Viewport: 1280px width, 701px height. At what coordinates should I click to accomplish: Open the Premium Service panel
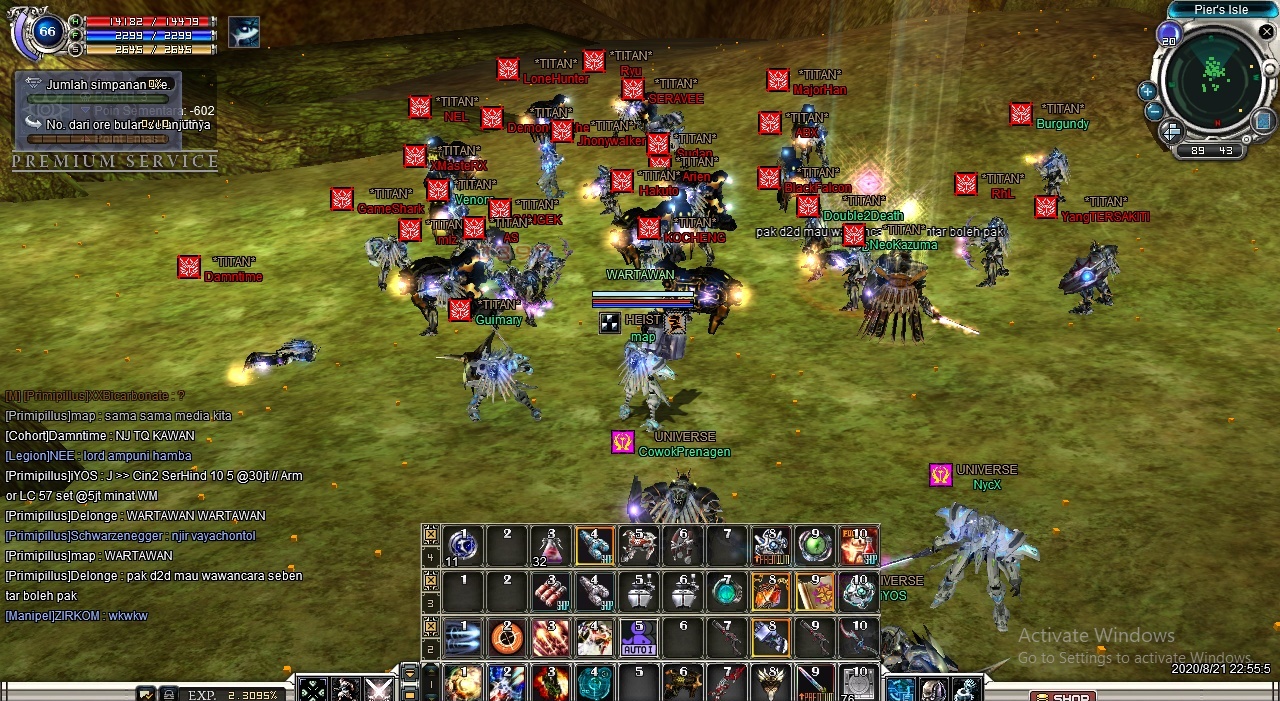(115, 161)
